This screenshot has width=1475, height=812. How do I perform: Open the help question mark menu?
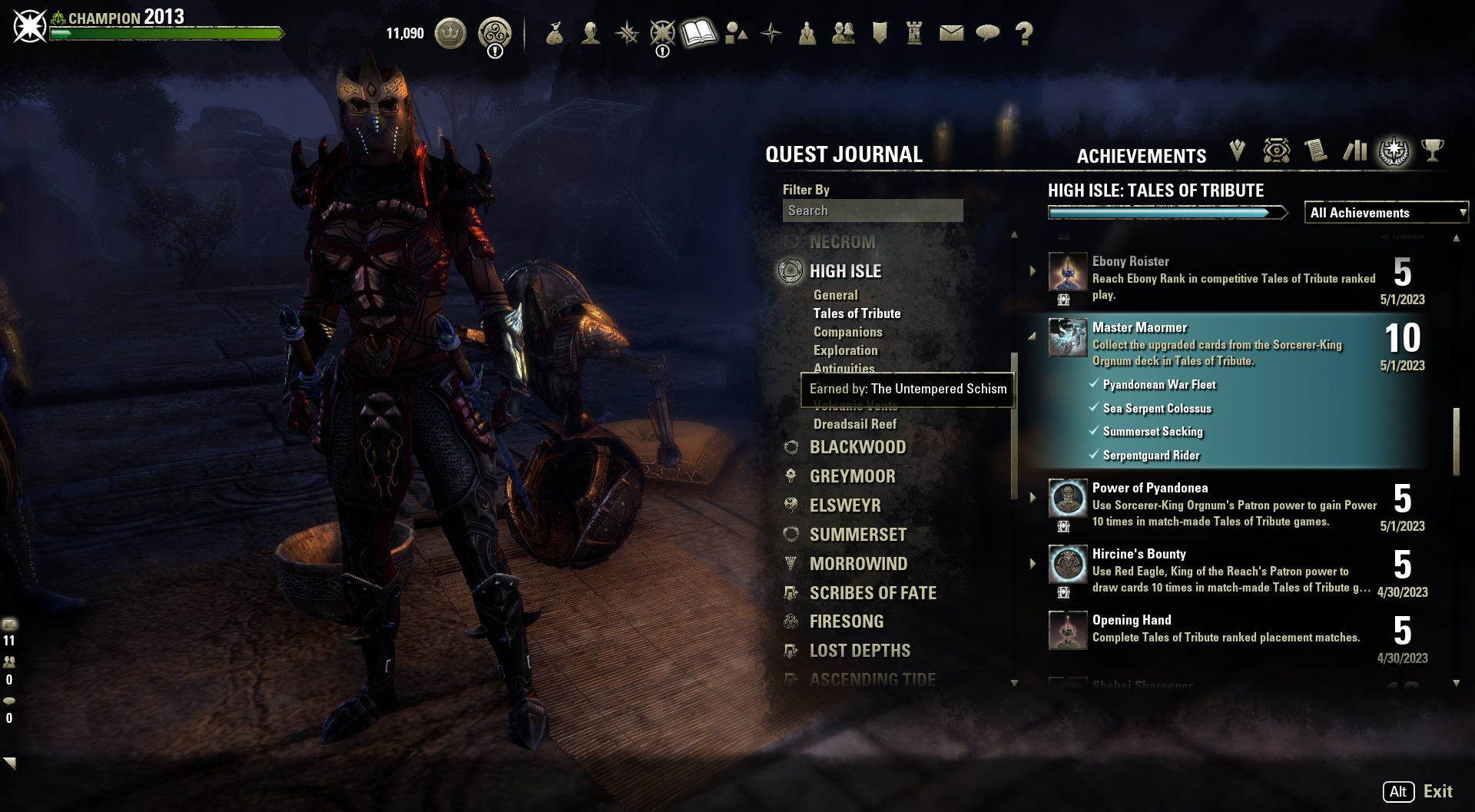coord(1023,33)
